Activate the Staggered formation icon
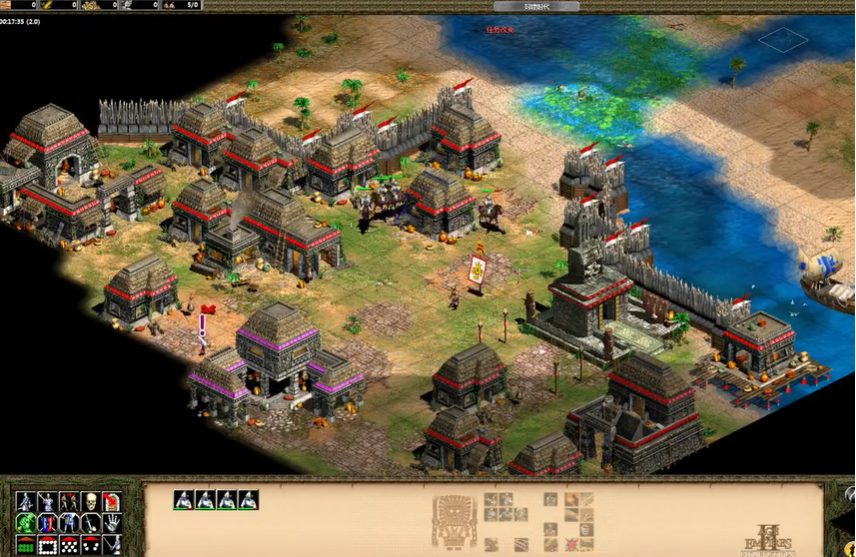 point(69,545)
